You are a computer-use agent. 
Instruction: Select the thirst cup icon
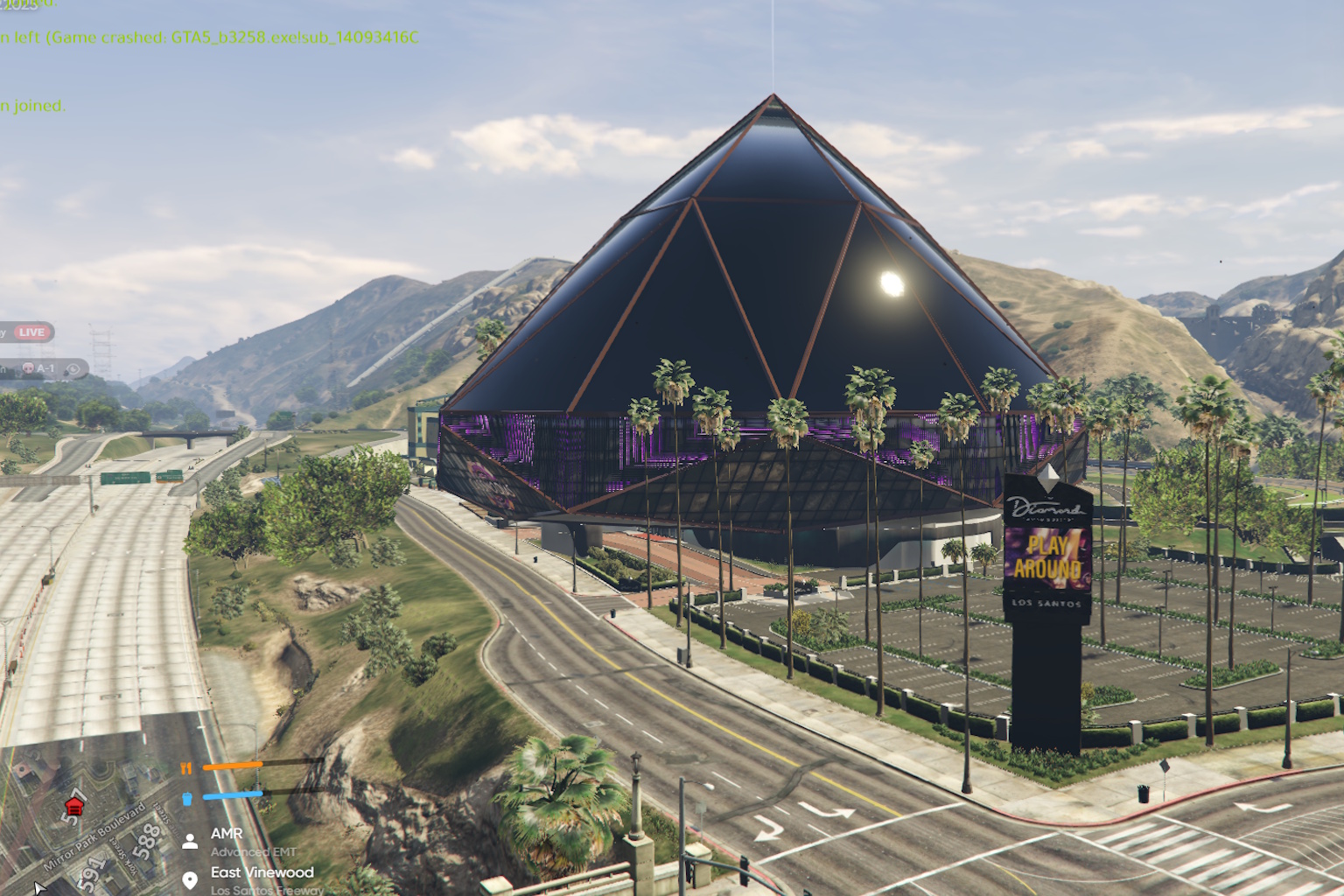[187, 798]
